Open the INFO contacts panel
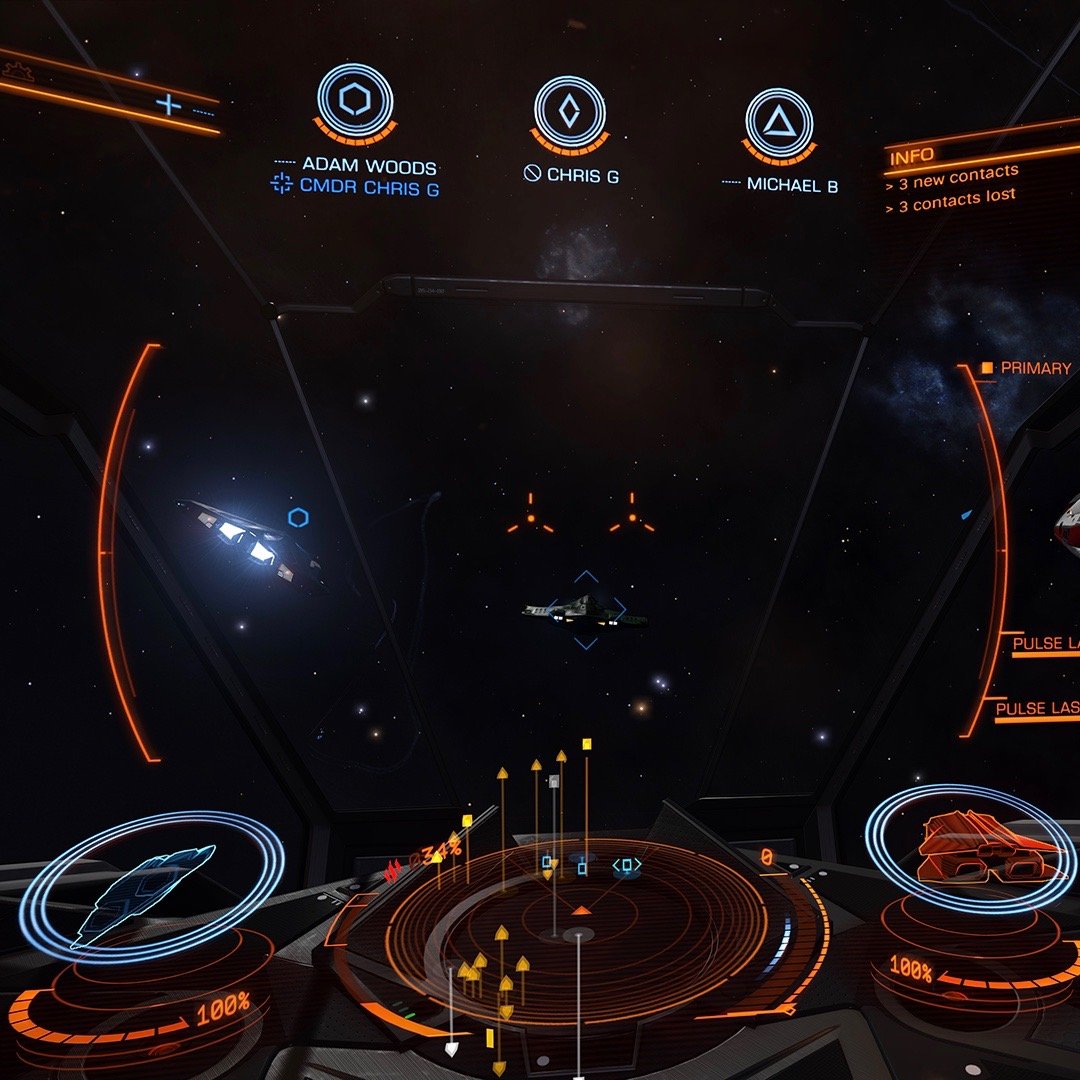This screenshot has height=1080, width=1080. [911, 155]
